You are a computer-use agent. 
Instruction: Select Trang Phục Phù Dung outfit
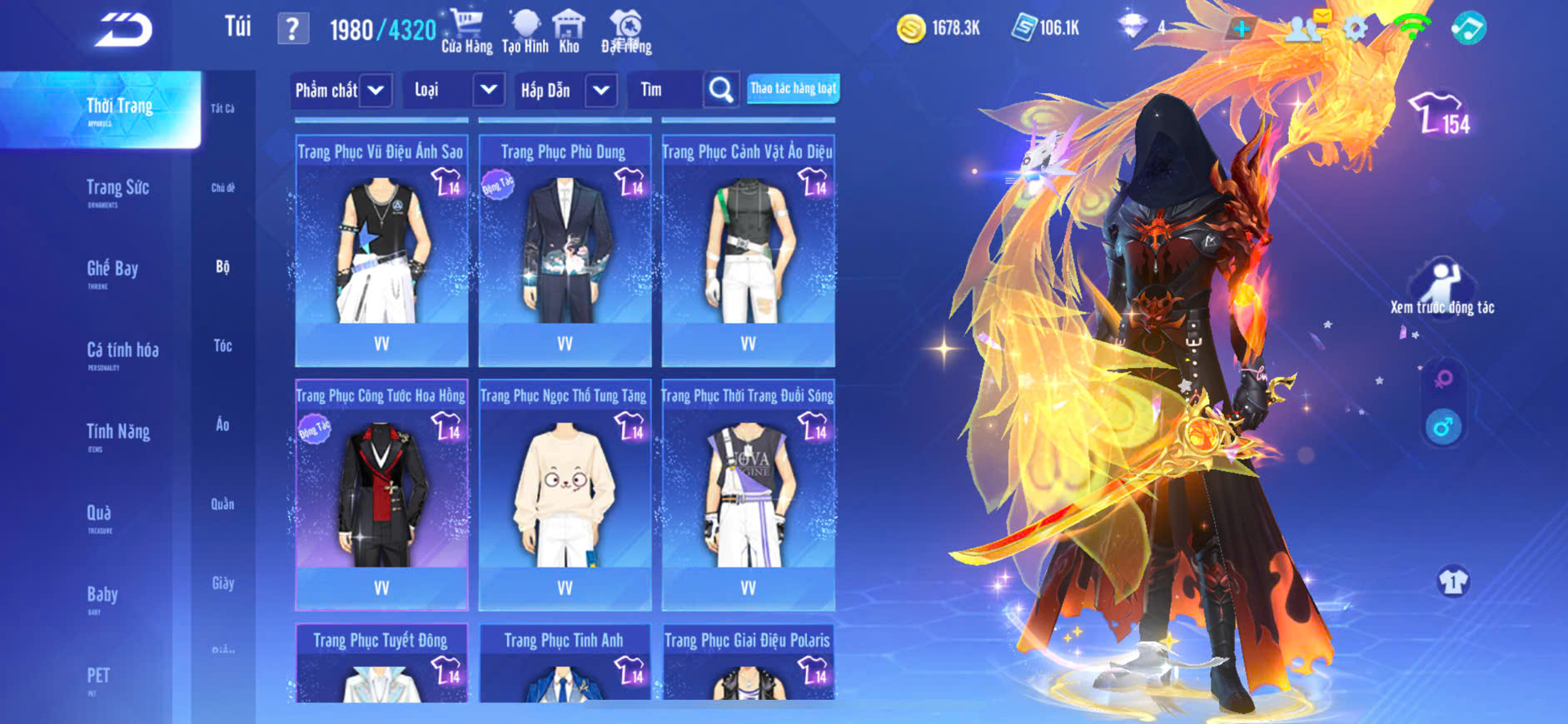(x=565, y=250)
